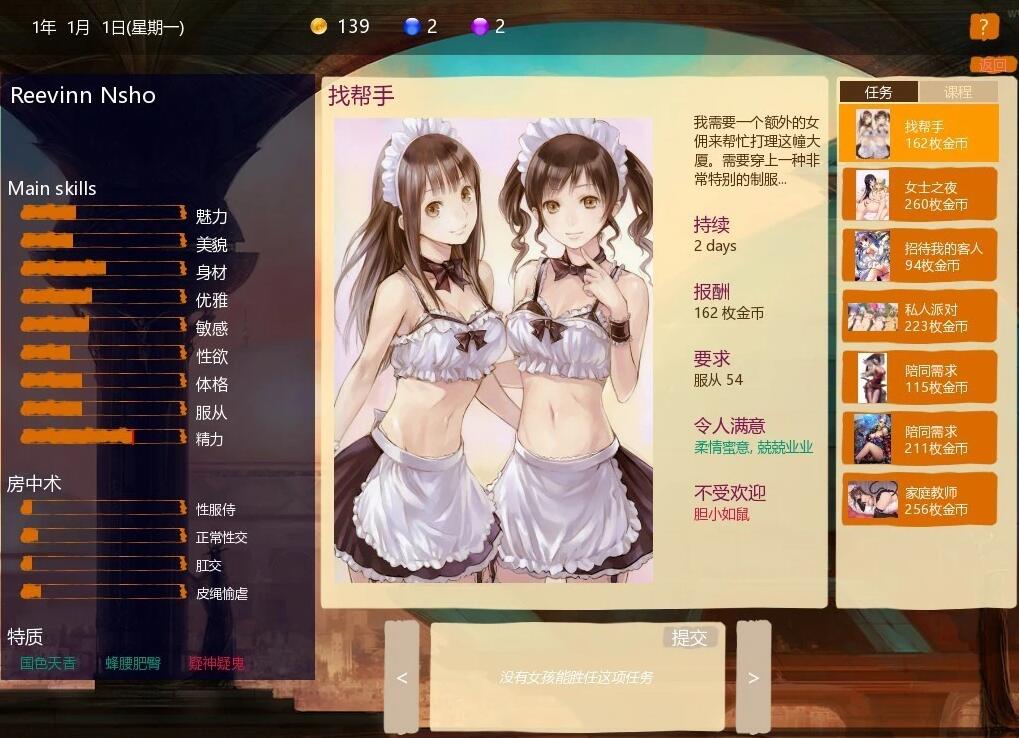Choose the 女士之夜 task entry
The image size is (1019, 738).
tap(919, 195)
